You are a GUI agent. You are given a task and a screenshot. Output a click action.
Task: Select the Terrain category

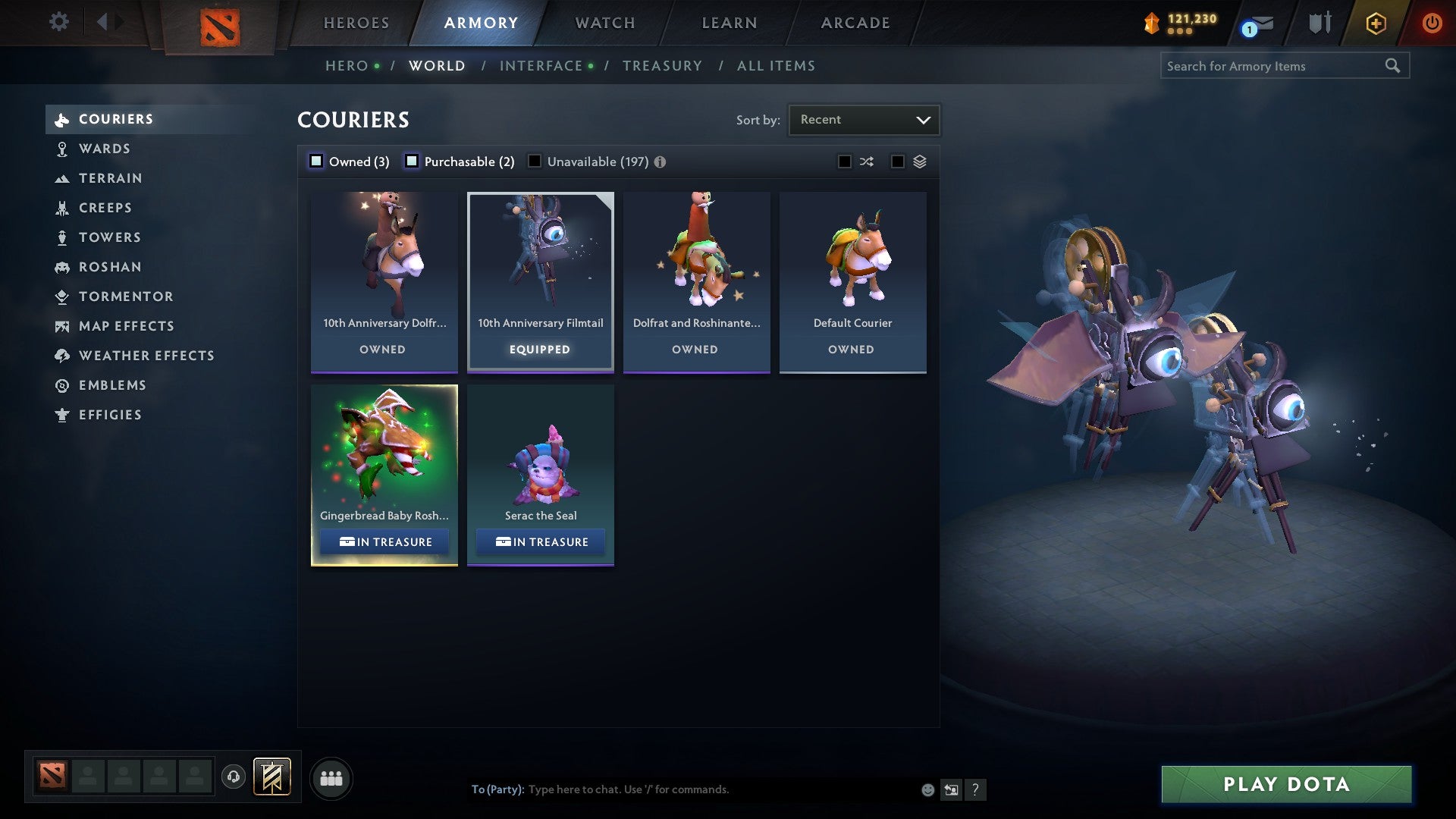(x=111, y=178)
